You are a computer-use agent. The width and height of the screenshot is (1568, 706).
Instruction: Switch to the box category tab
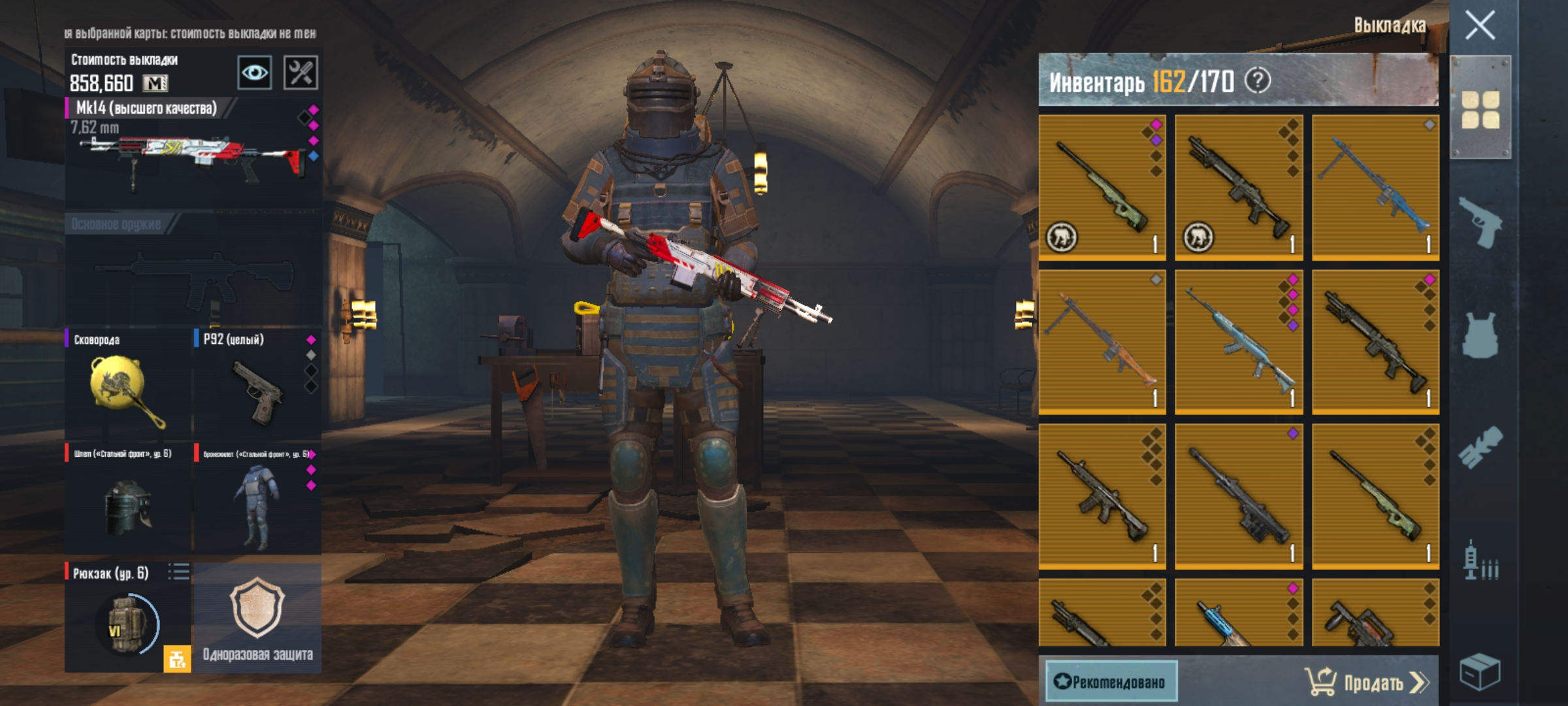[x=1480, y=672]
